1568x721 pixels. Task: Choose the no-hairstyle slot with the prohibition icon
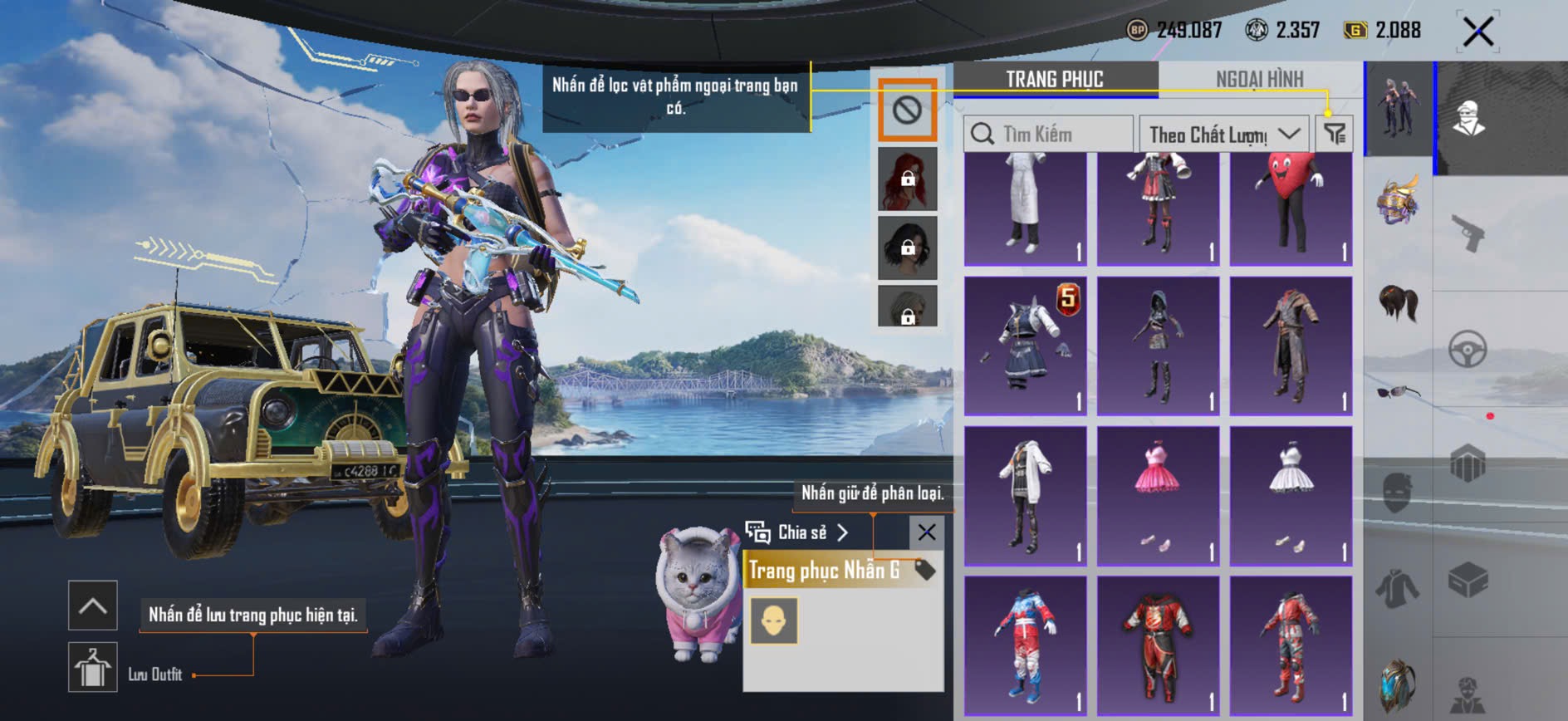click(x=907, y=110)
